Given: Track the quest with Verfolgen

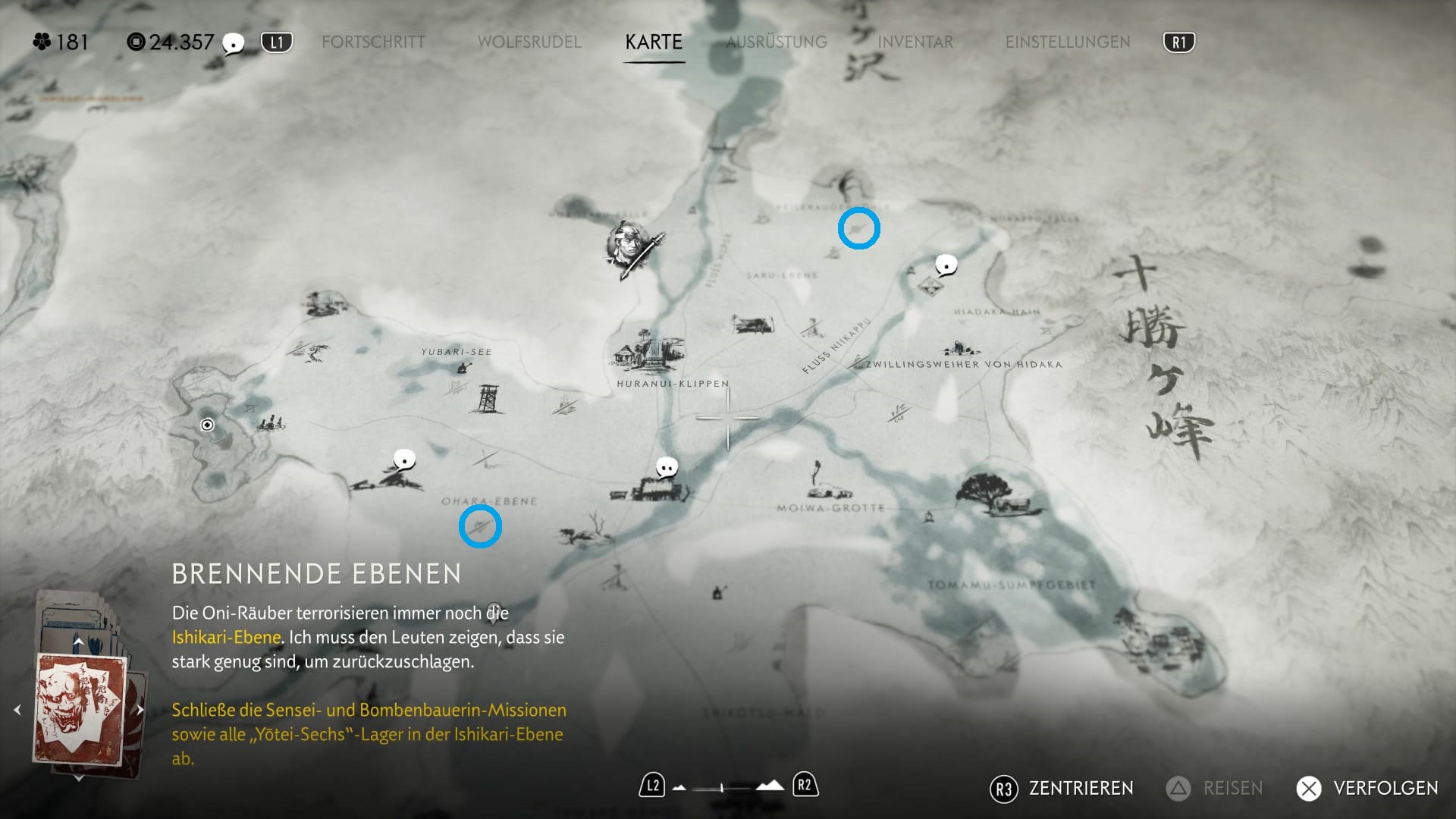Looking at the screenshot, I should point(1368,789).
